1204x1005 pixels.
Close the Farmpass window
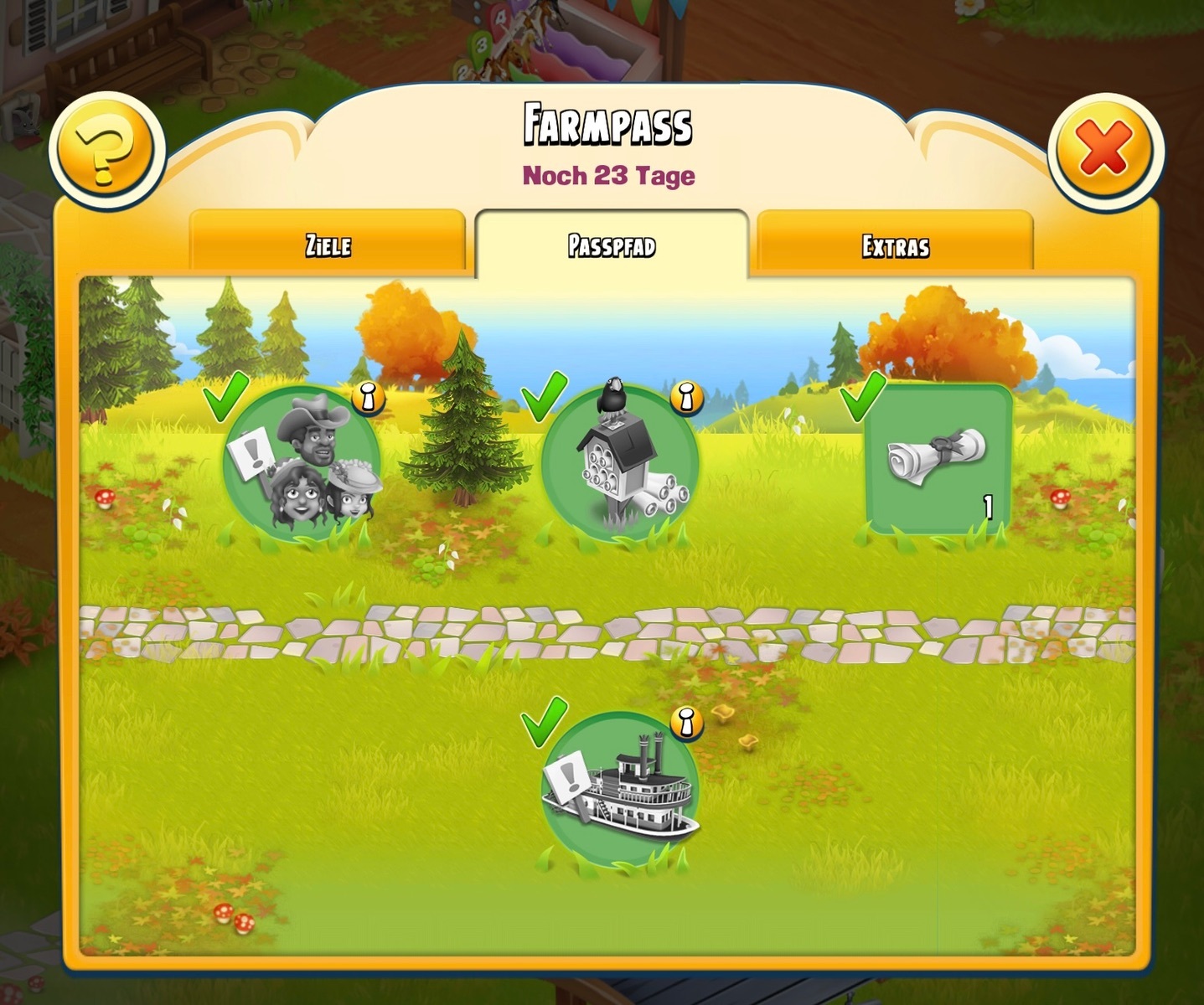coord(1104,151)
